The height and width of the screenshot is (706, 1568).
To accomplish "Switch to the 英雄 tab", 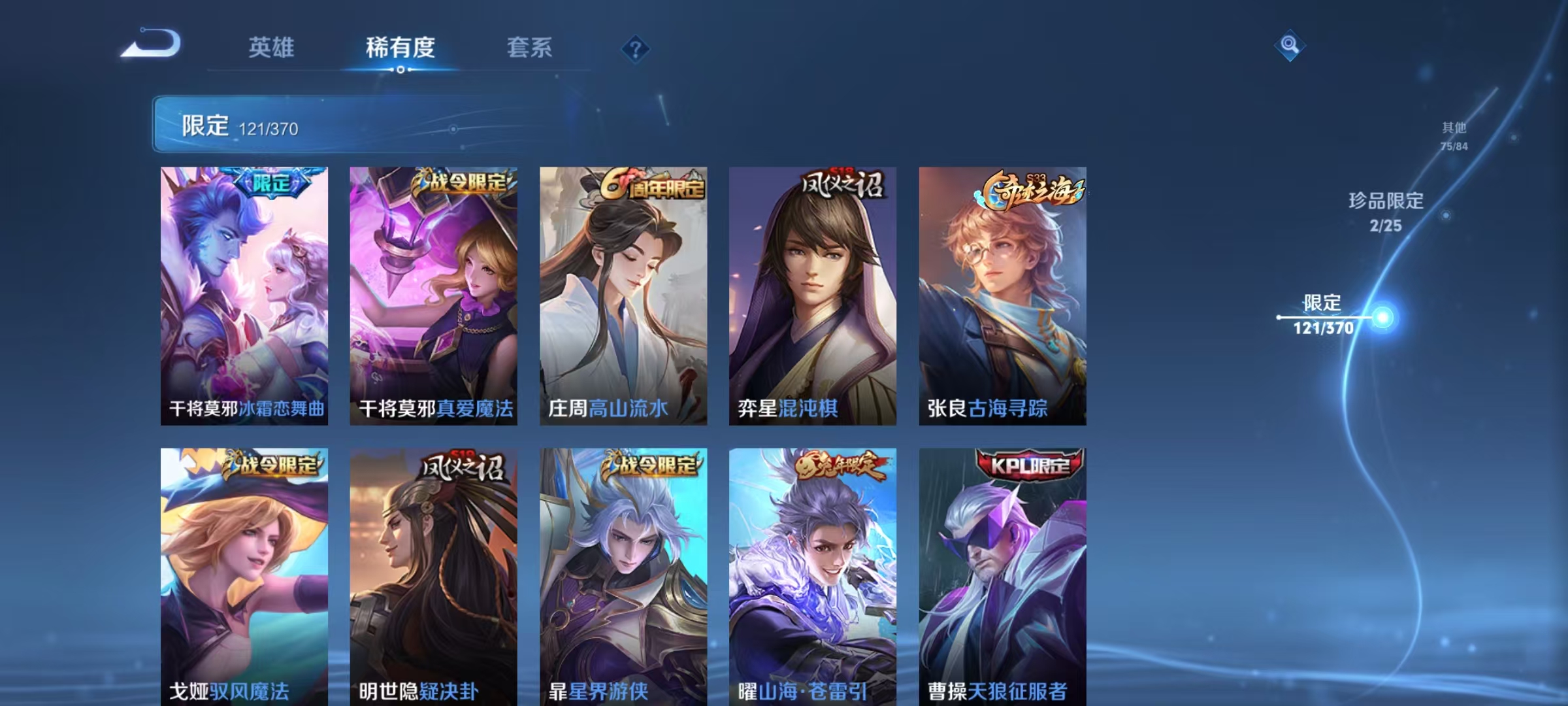I will click(x=272, y=48).
